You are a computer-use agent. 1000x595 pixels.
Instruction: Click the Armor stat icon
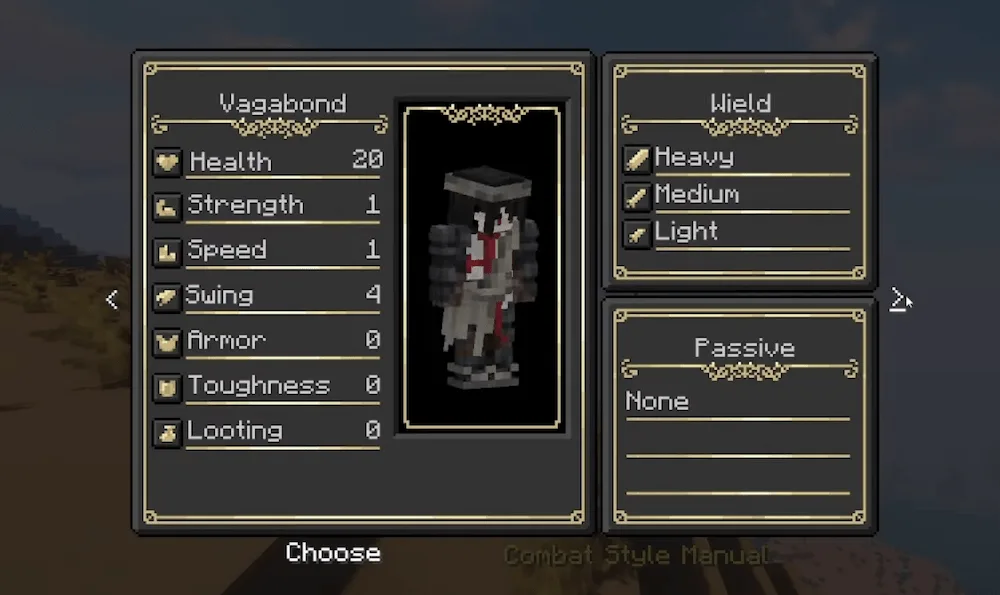pos(167,342)
